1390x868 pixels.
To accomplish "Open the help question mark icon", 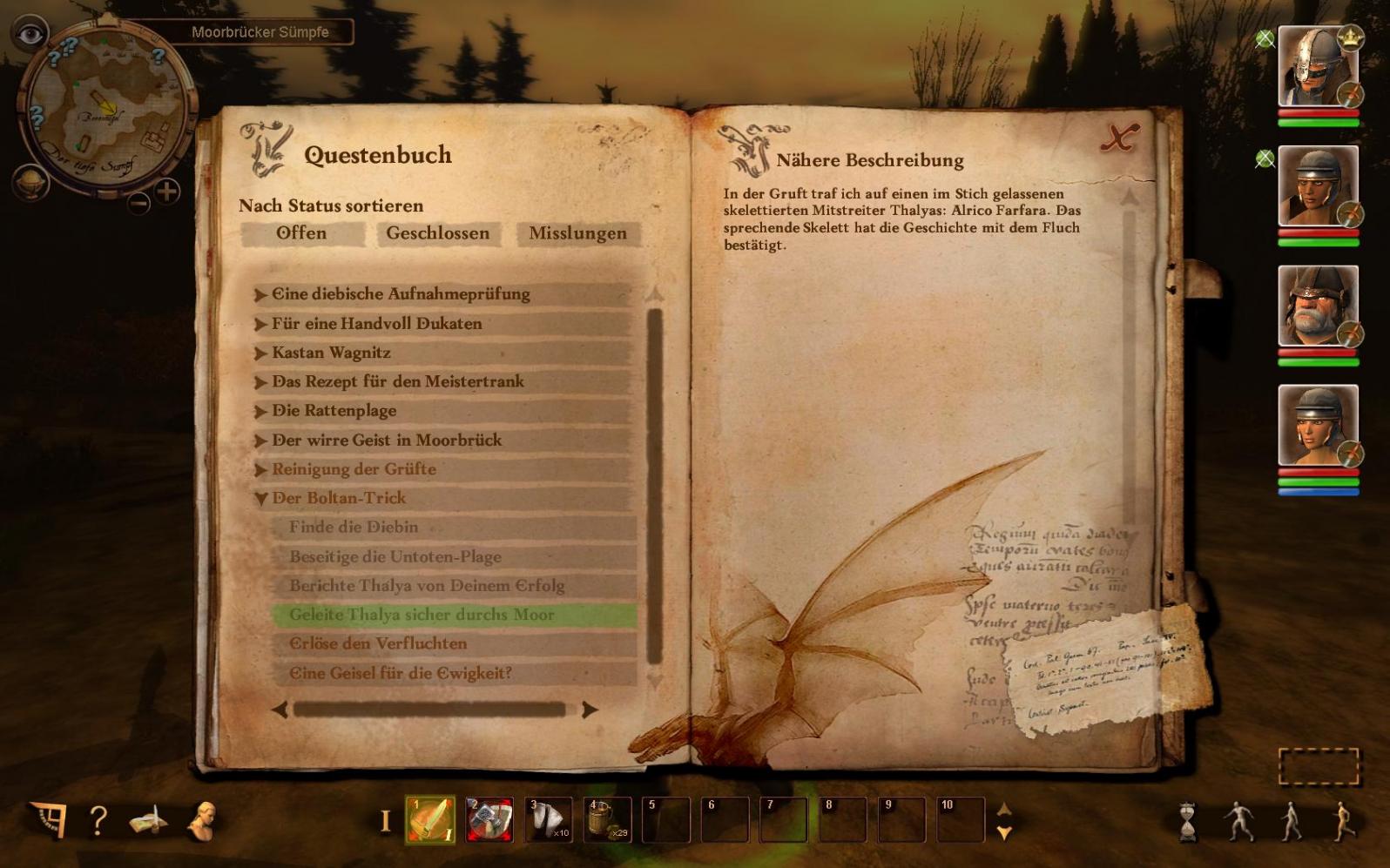I will tap(98, 820).
